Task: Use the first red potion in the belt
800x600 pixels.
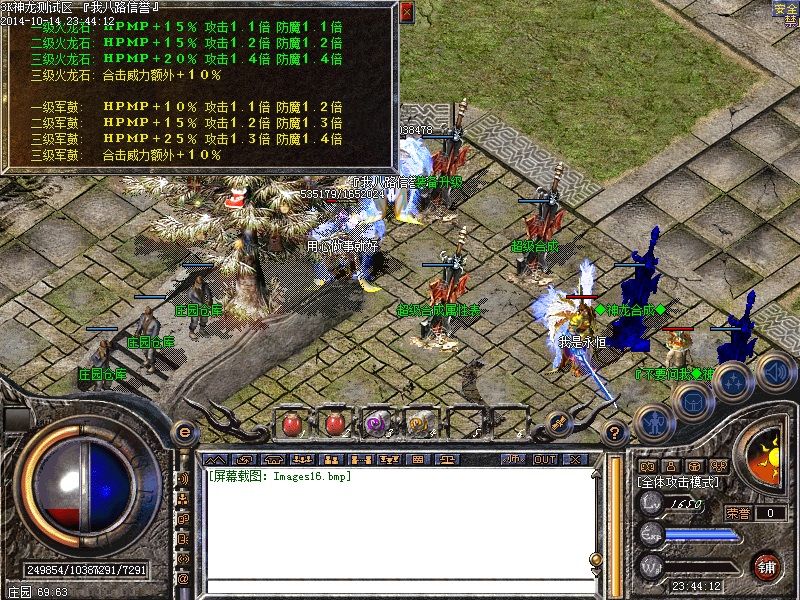Action: (294, 423)
